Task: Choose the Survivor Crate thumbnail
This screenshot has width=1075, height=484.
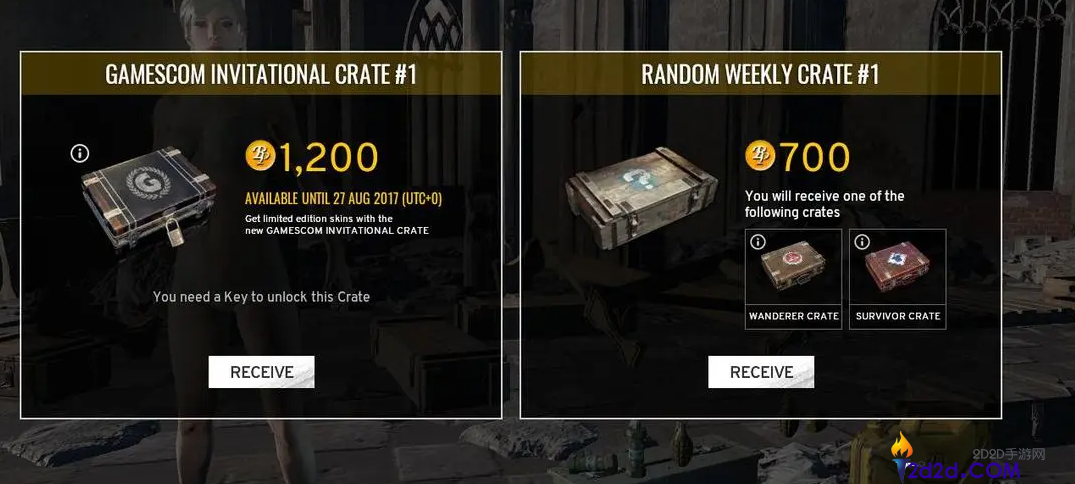Action: pos(898,272)
